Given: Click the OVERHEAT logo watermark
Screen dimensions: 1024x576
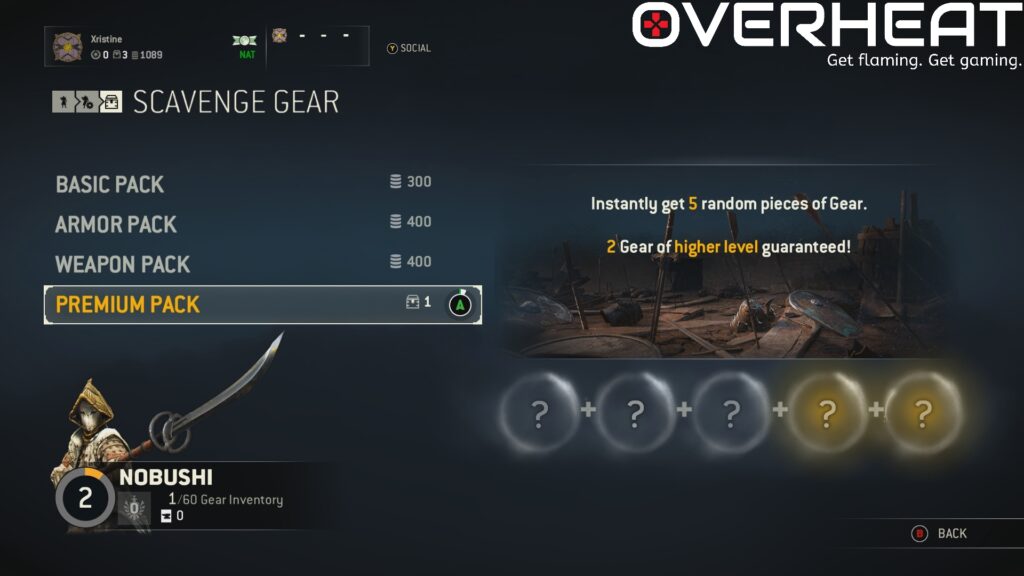Looking at the screenshot, I should 826,28.
